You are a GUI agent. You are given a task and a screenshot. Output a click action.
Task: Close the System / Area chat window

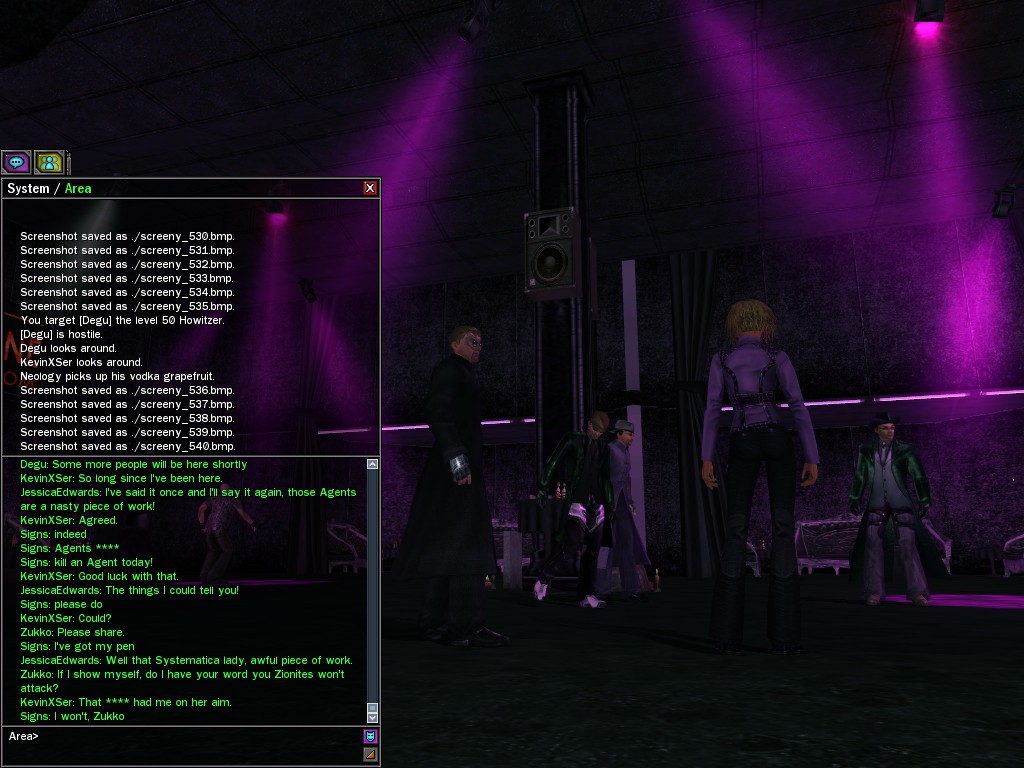pos(370,188)
